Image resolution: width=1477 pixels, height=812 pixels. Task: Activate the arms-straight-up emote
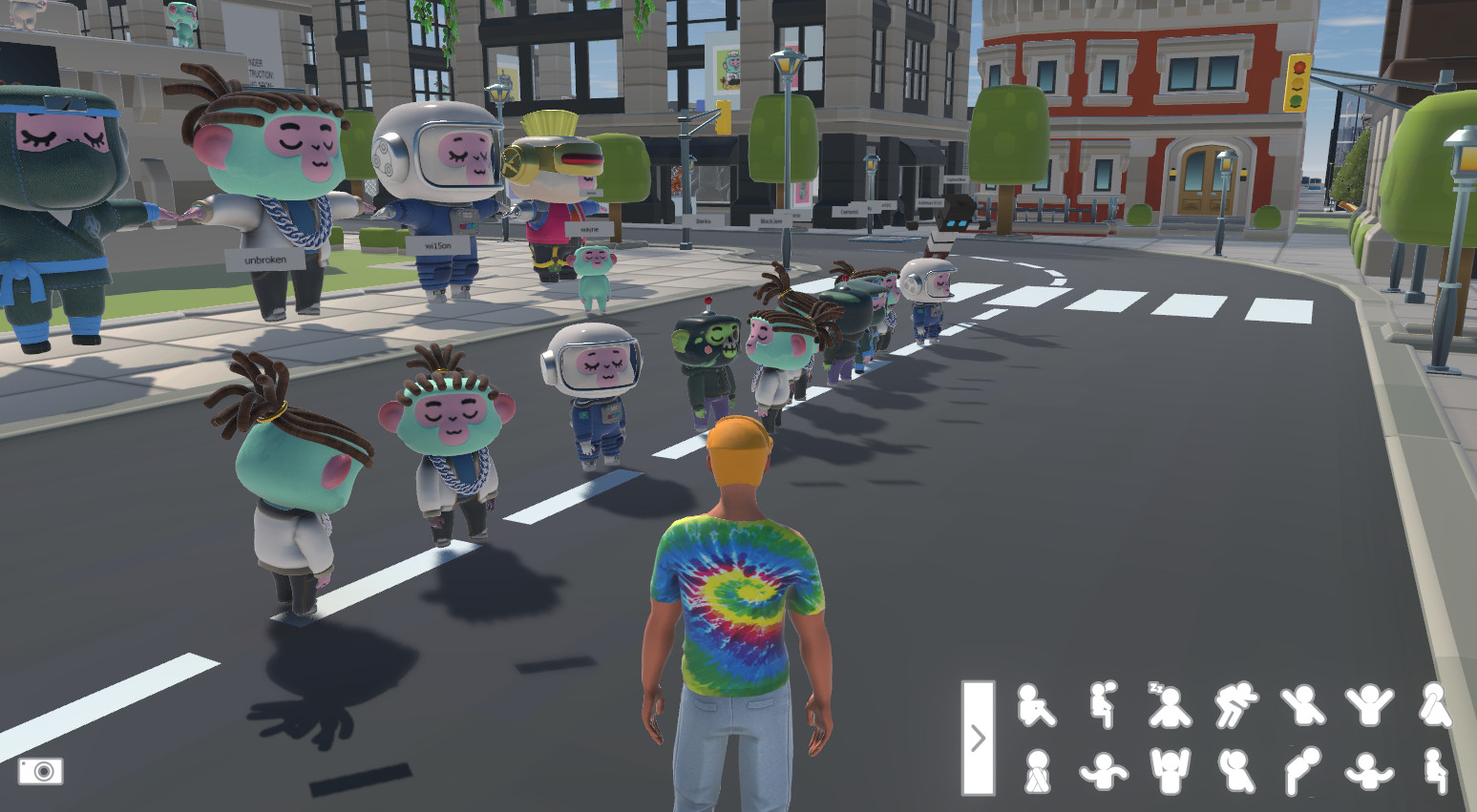[1170, 771]
